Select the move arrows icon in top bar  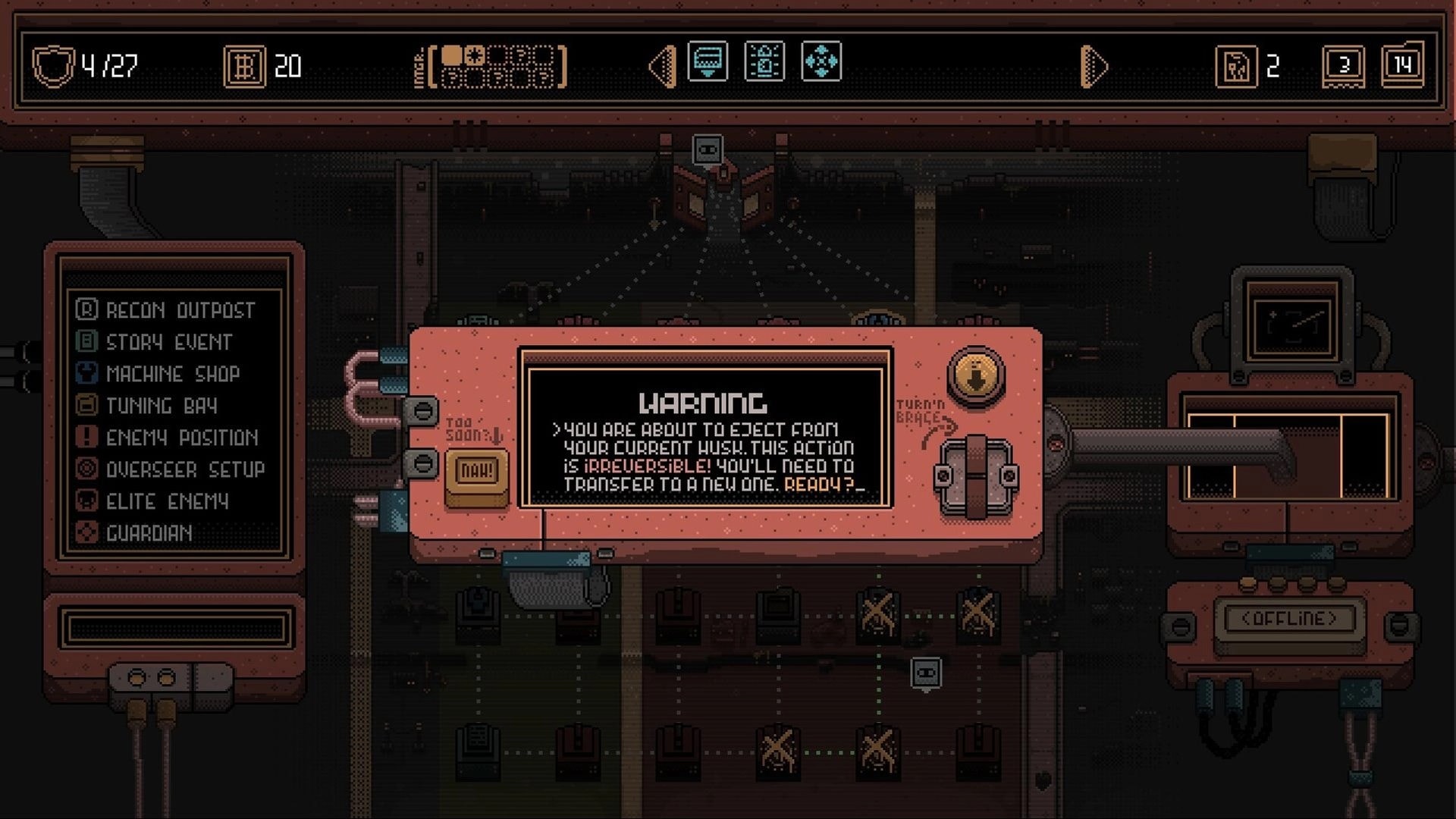823,63
